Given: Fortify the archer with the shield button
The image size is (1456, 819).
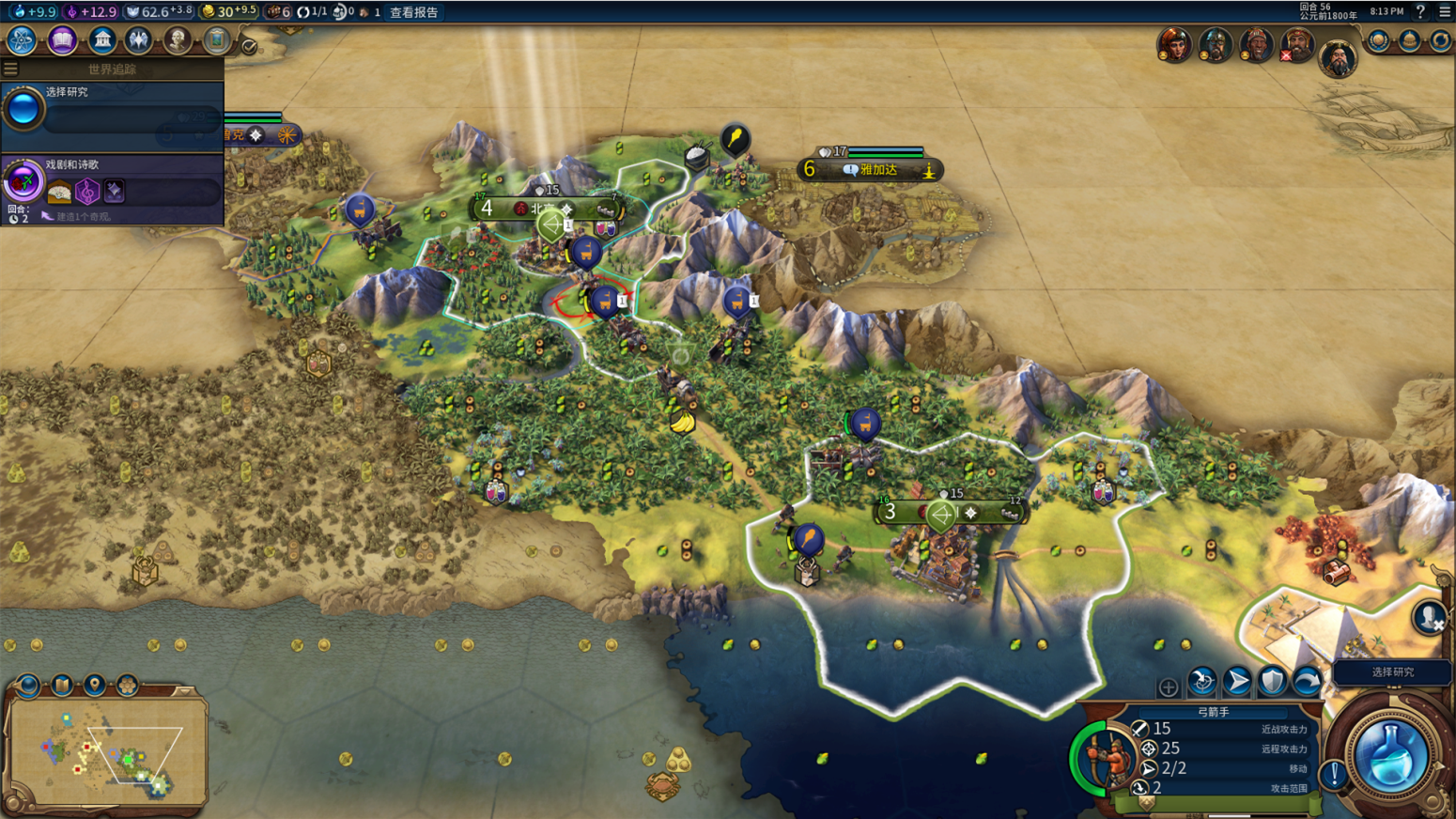Looking at the screenshot, I should [1272, 681].
